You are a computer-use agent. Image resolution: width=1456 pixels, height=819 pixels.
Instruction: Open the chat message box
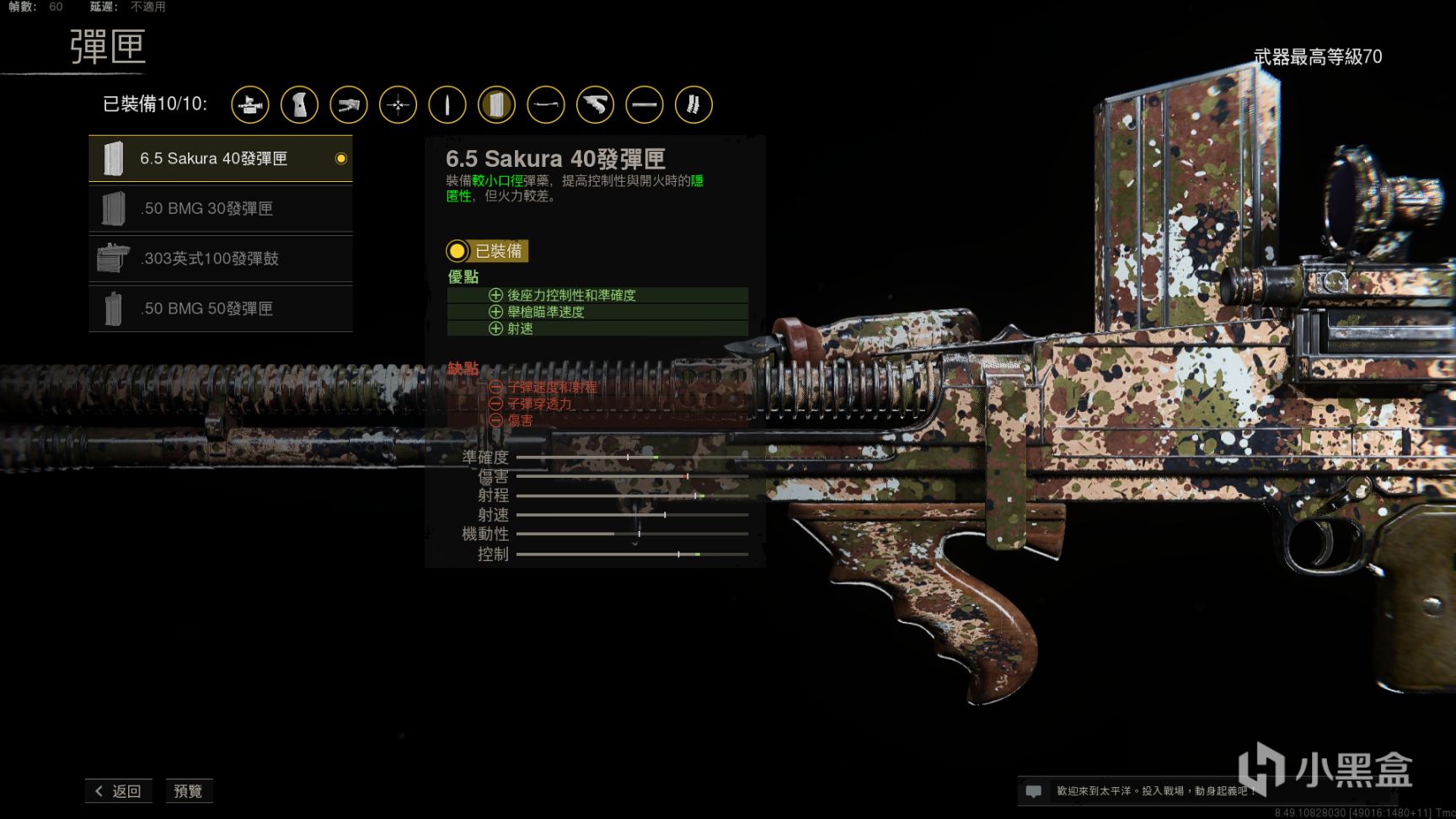point(1034,791)
